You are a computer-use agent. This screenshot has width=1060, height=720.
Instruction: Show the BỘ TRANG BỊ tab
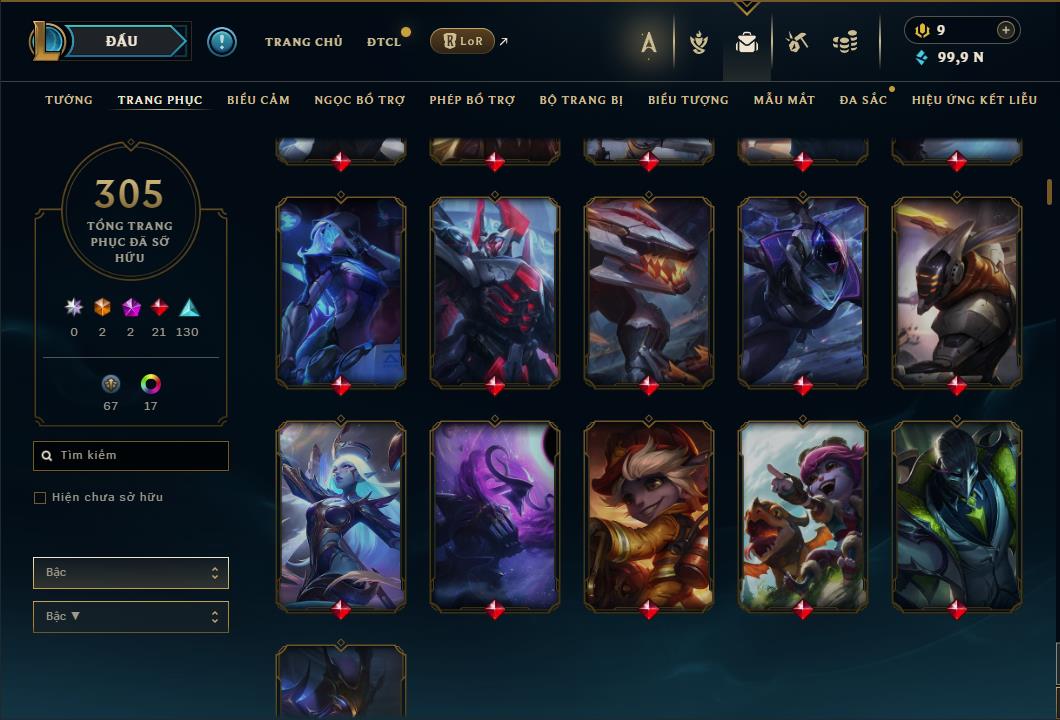(581, 100)
